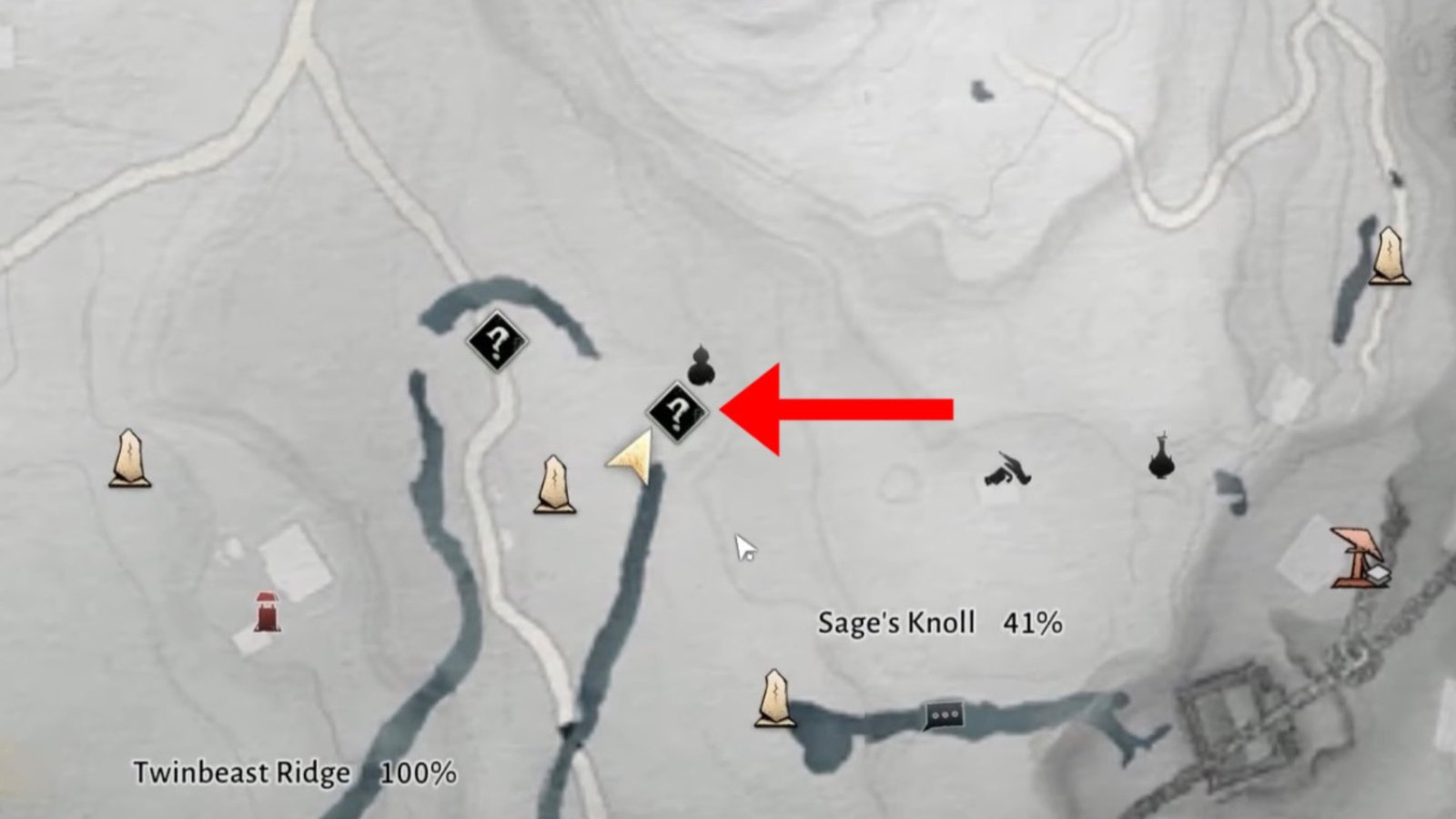Select the standing stone below Sage's Knoll

tap(774, 698)
